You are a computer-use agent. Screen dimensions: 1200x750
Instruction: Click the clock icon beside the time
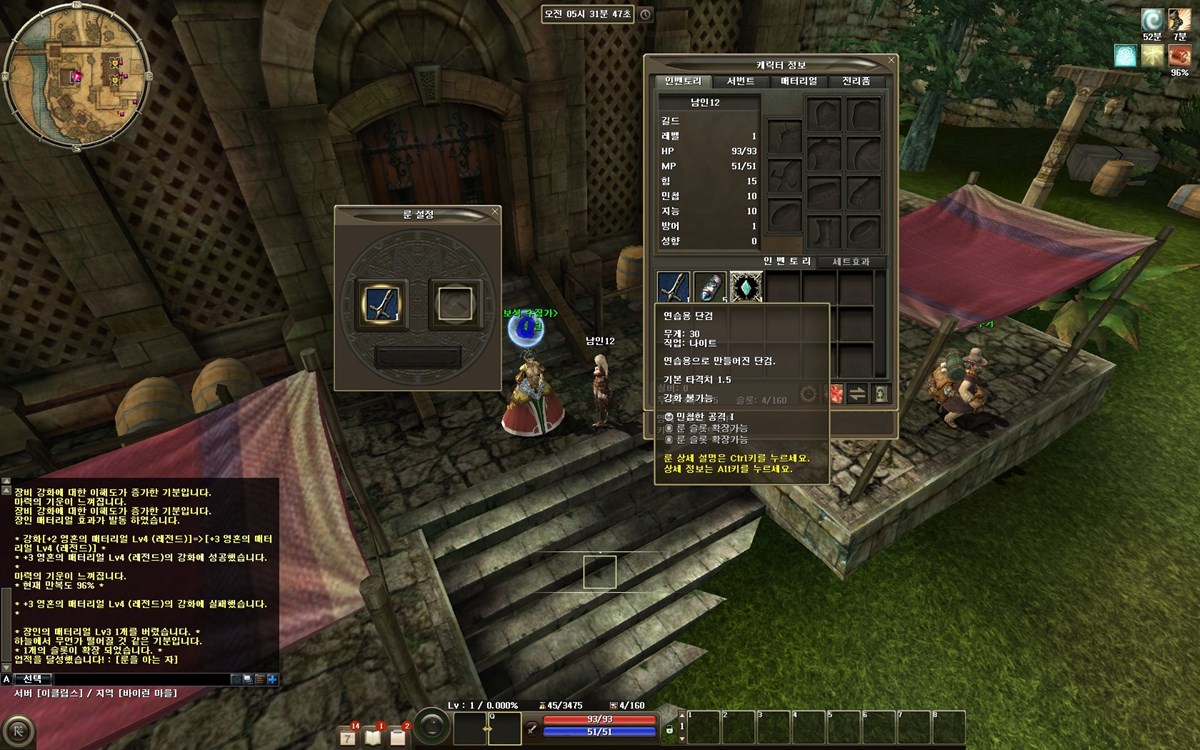click(645, 15)
